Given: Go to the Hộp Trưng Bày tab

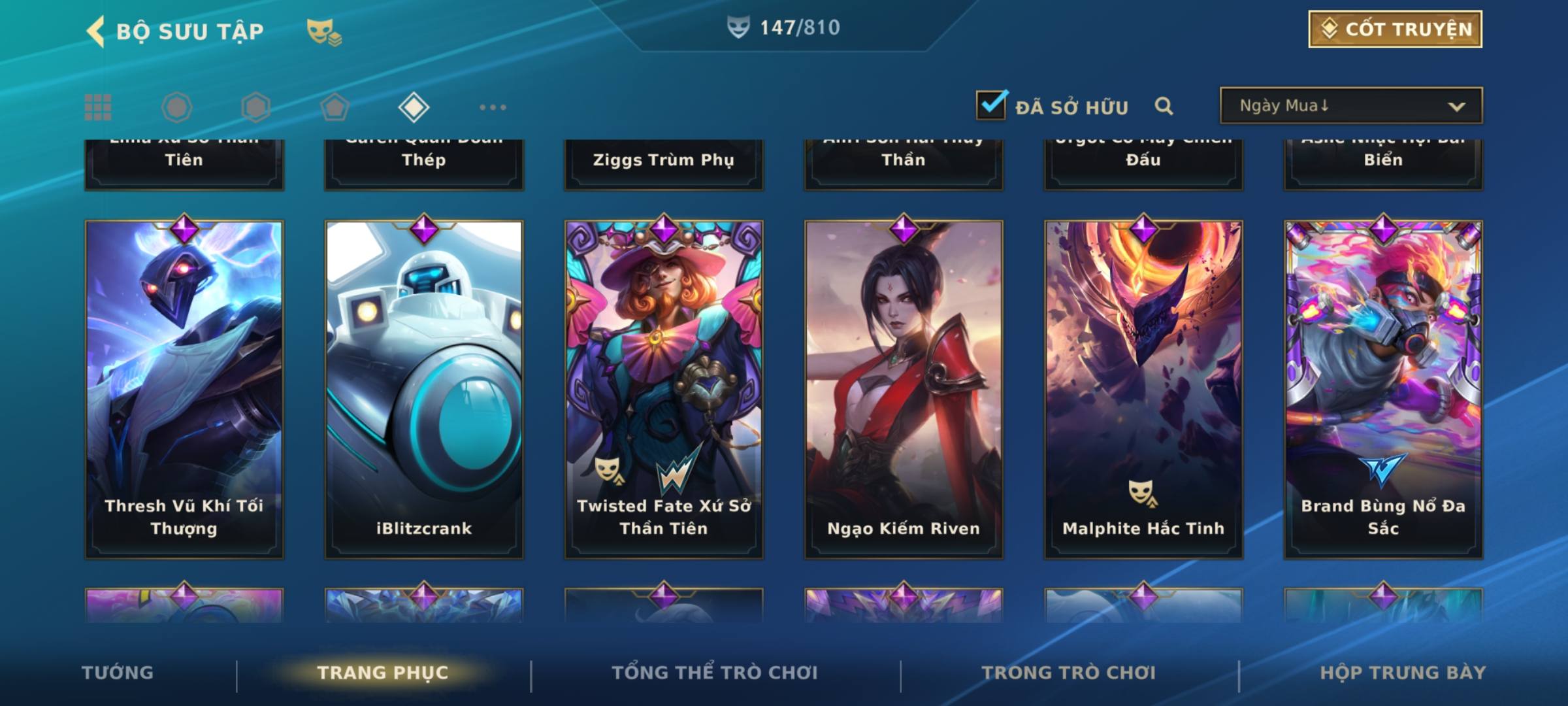Looking at the screenshot, I should [x=1403, y=673].
